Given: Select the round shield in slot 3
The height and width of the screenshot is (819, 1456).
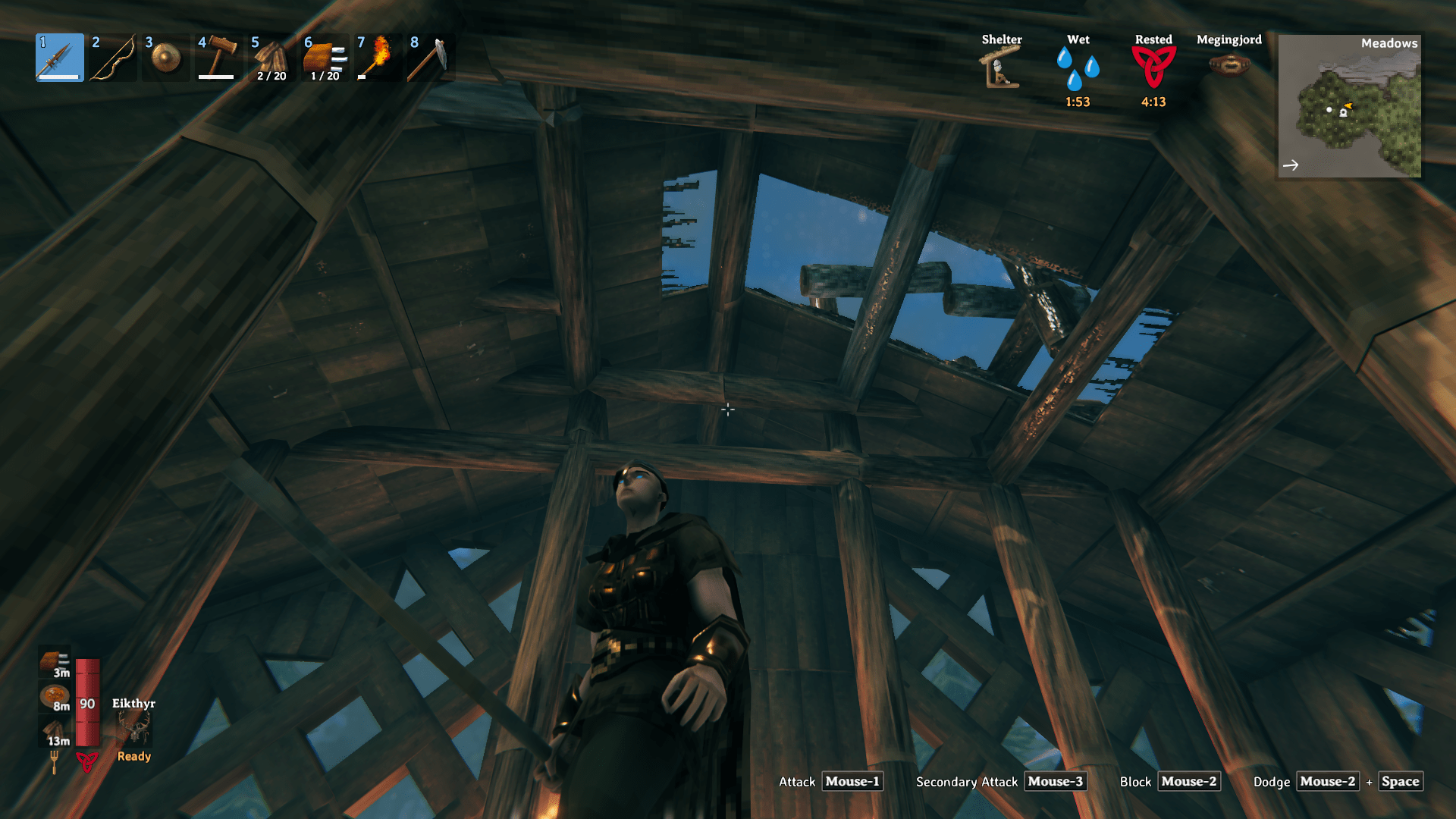Looking at the screenshot, I should click(165, 57).
